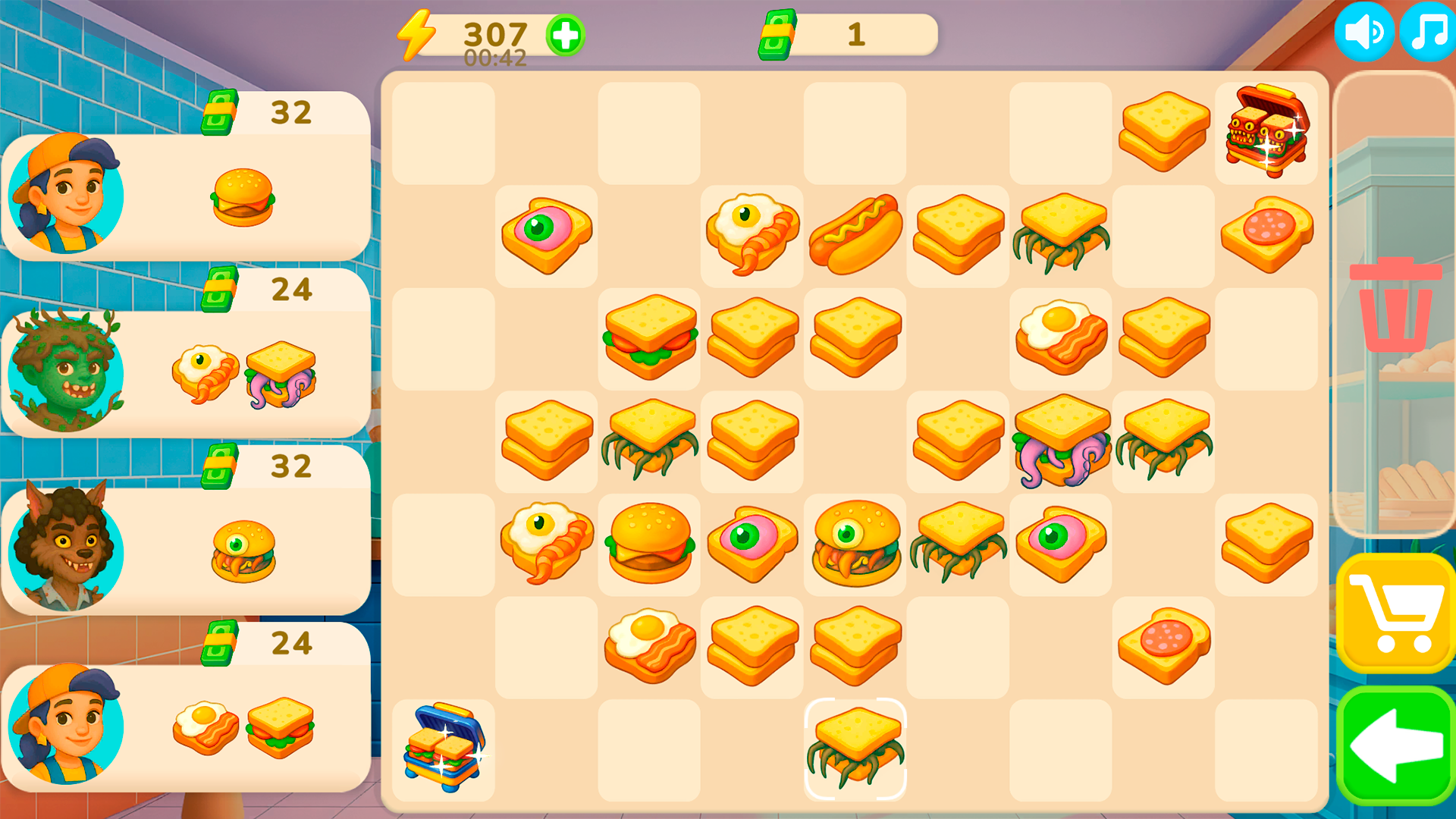Select the sandwich press generator at bottom left
The width and height of the screenshot is (1456, 819).
444,751
